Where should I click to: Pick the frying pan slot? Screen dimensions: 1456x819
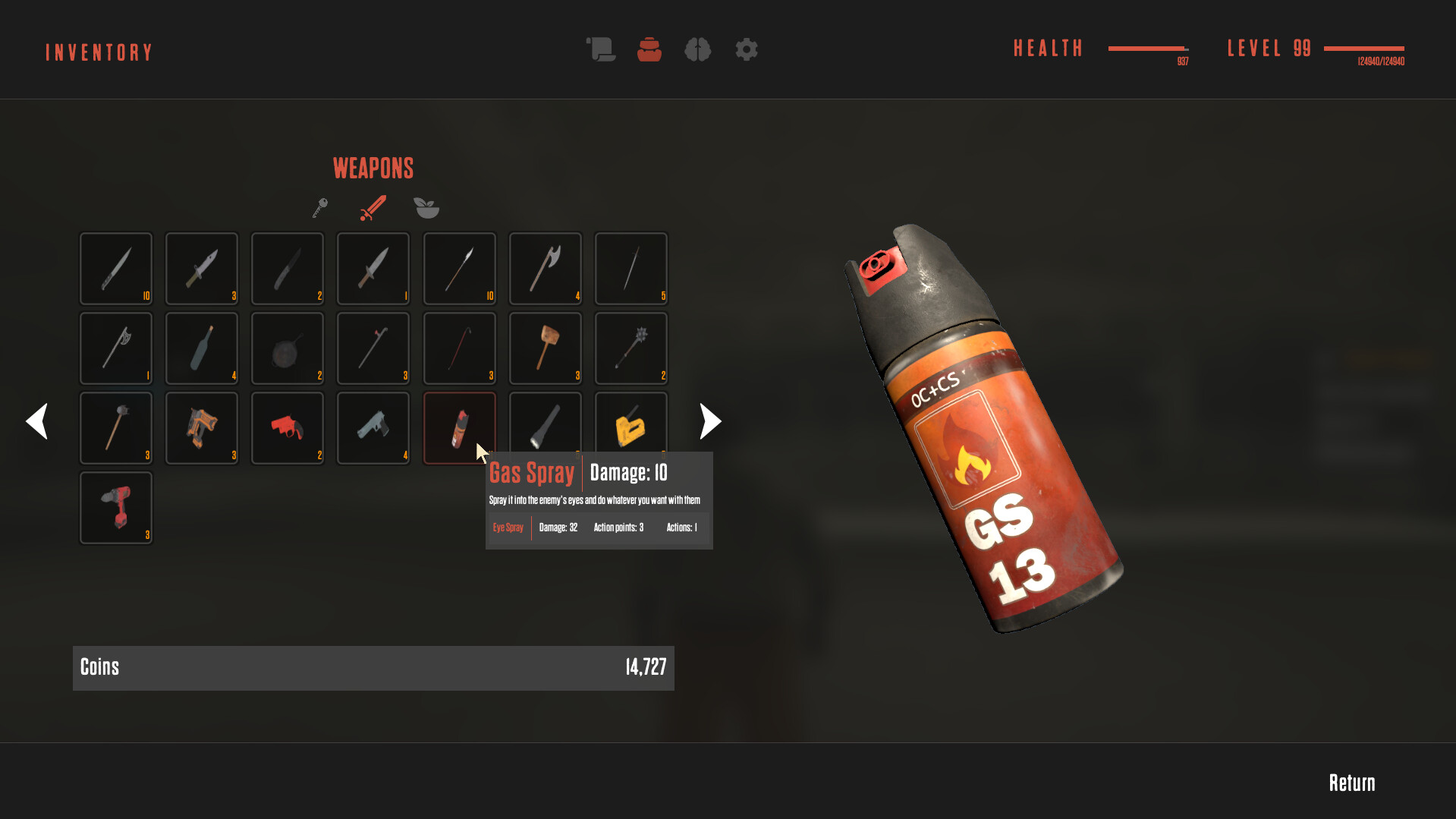point(288,348)
